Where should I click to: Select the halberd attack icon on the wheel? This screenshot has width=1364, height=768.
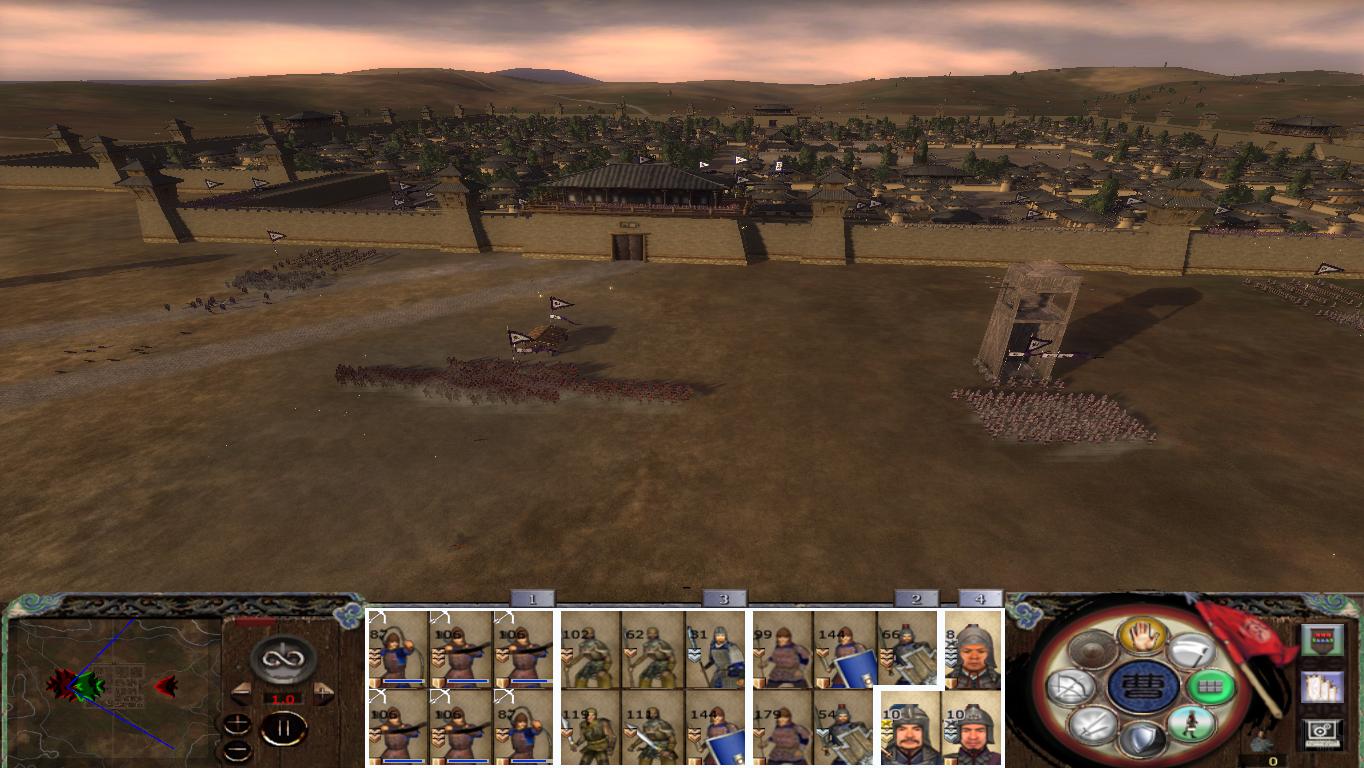(x=1193, y=650)
